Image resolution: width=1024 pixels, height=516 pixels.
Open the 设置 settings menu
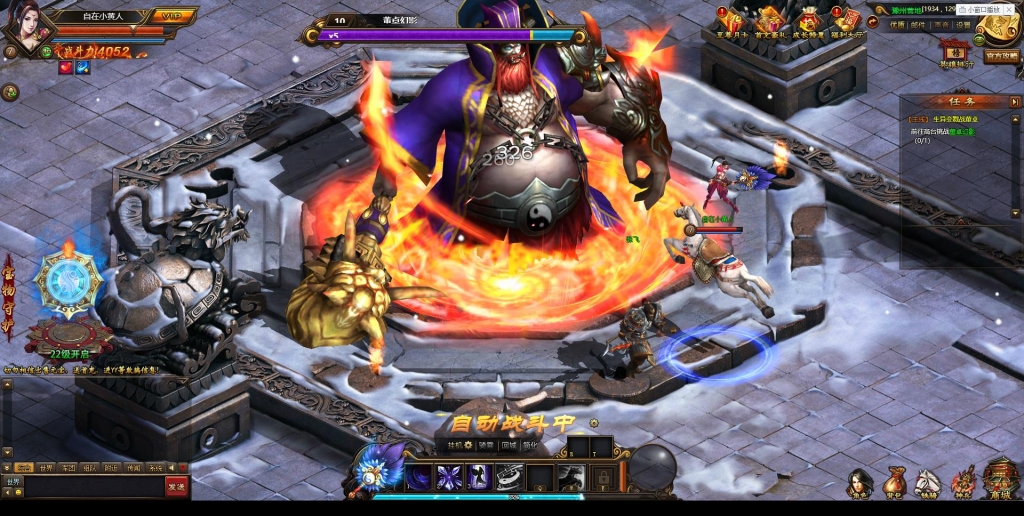click(x=963, y=26)
